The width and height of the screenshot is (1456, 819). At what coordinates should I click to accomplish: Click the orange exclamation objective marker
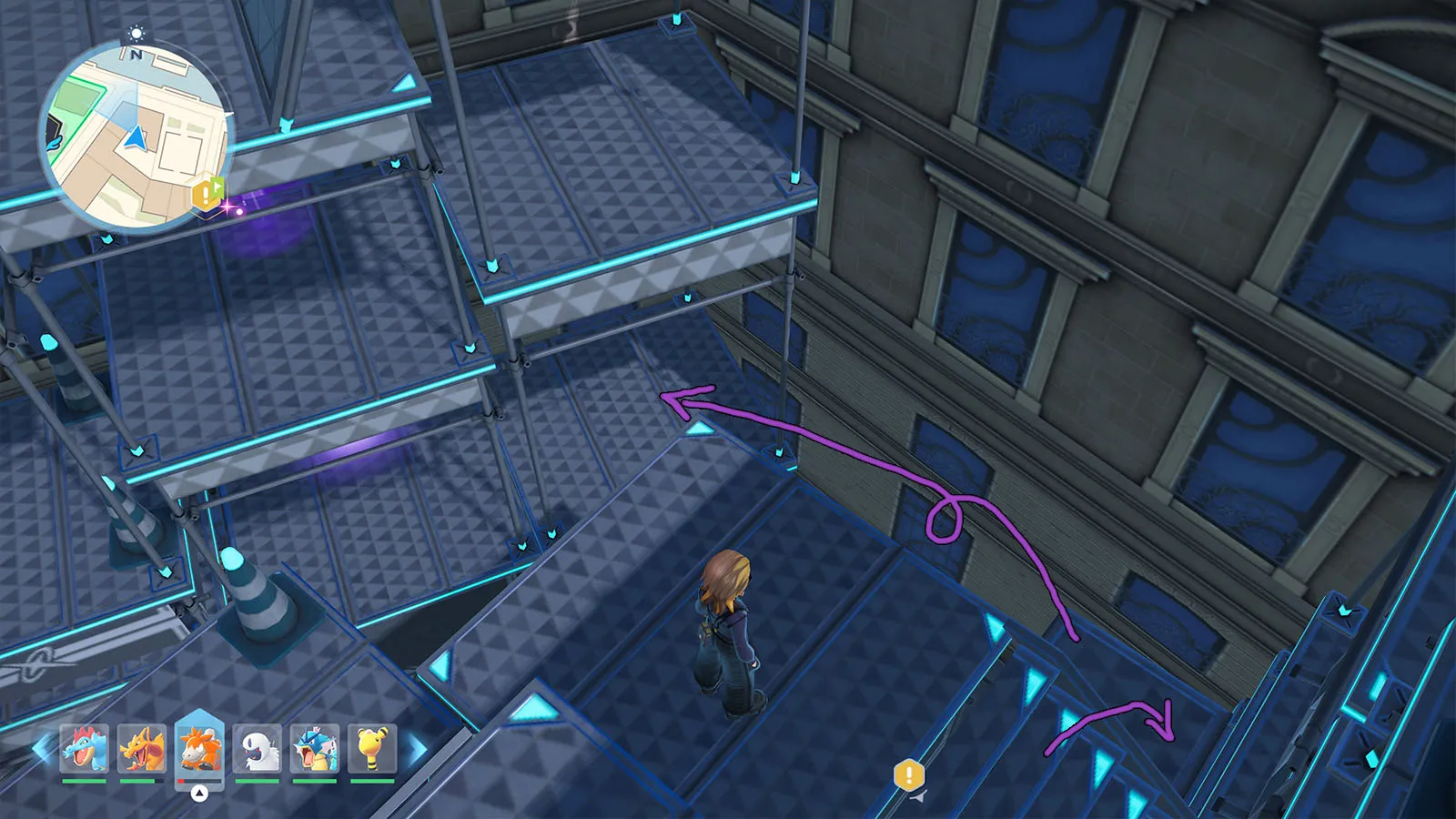(909, 775)
